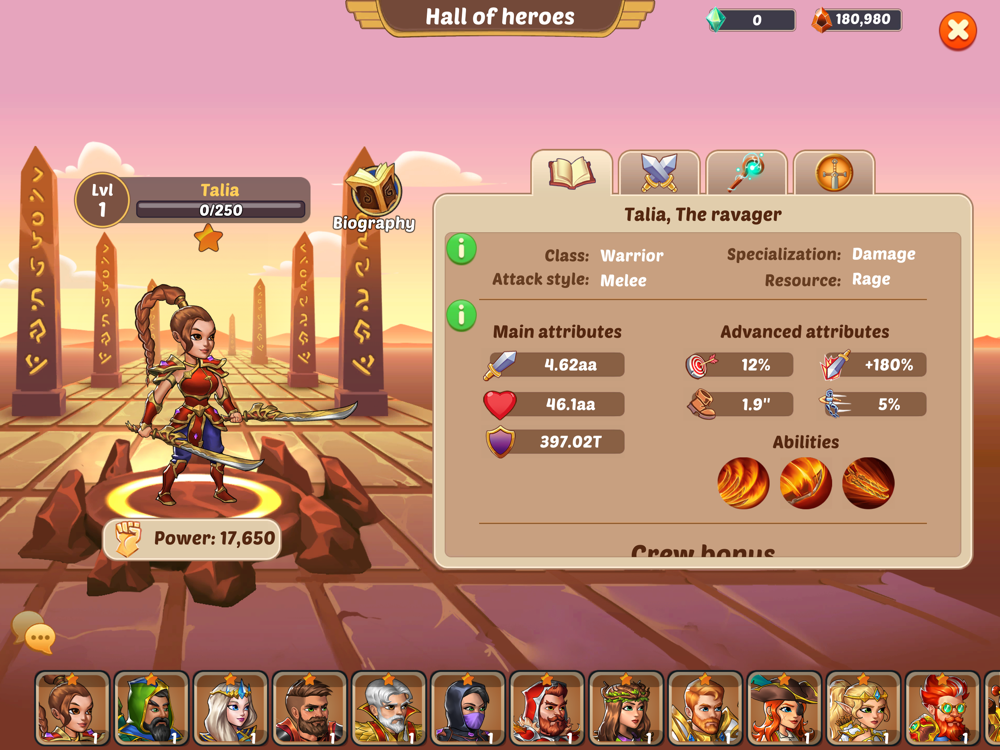Inspect the burning twin swords ability
Viewport: 1000px width, 750px height.
click(x=867, y=484)
